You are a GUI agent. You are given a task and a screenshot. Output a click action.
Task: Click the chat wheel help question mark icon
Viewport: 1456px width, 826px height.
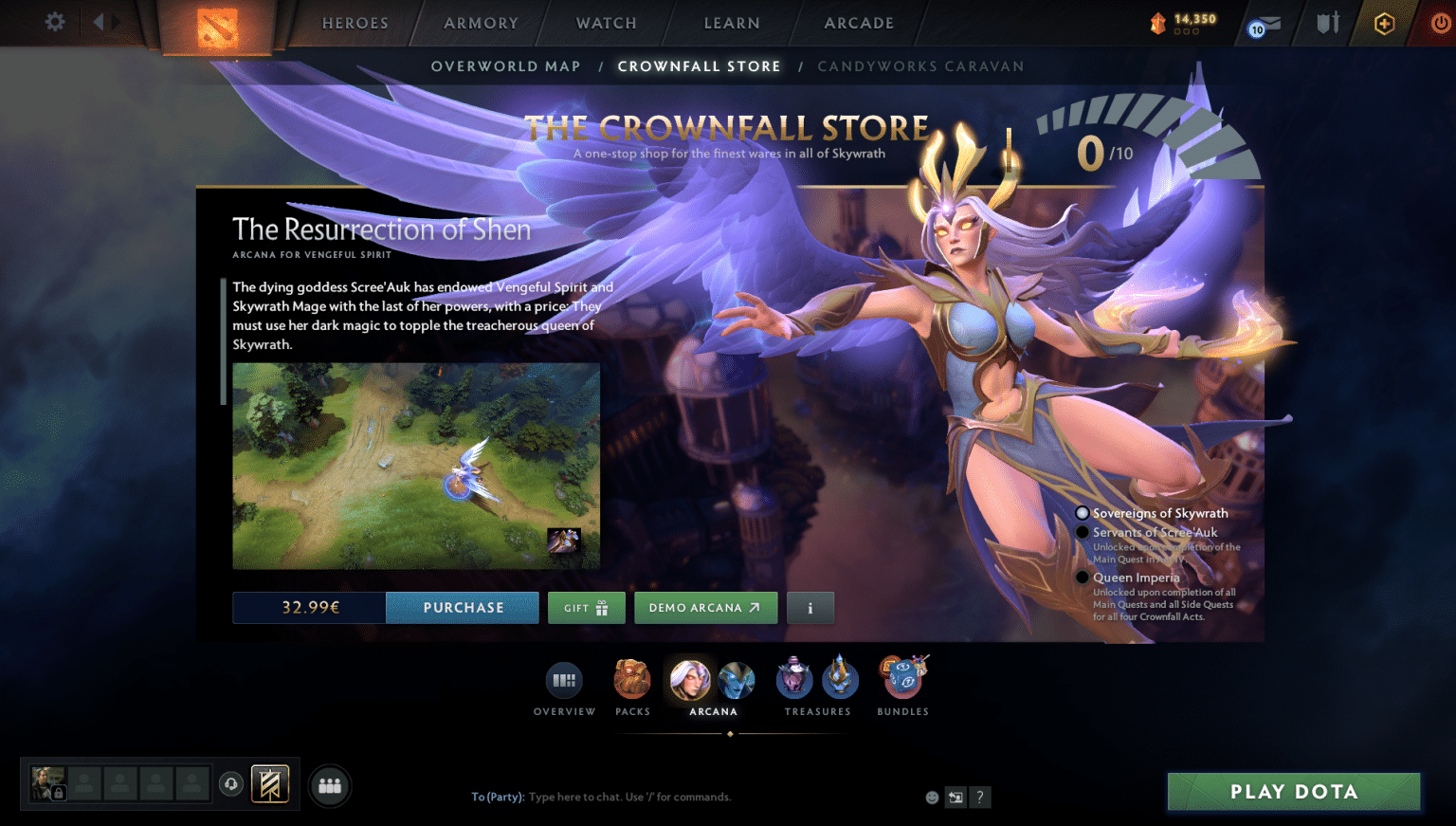979,798
